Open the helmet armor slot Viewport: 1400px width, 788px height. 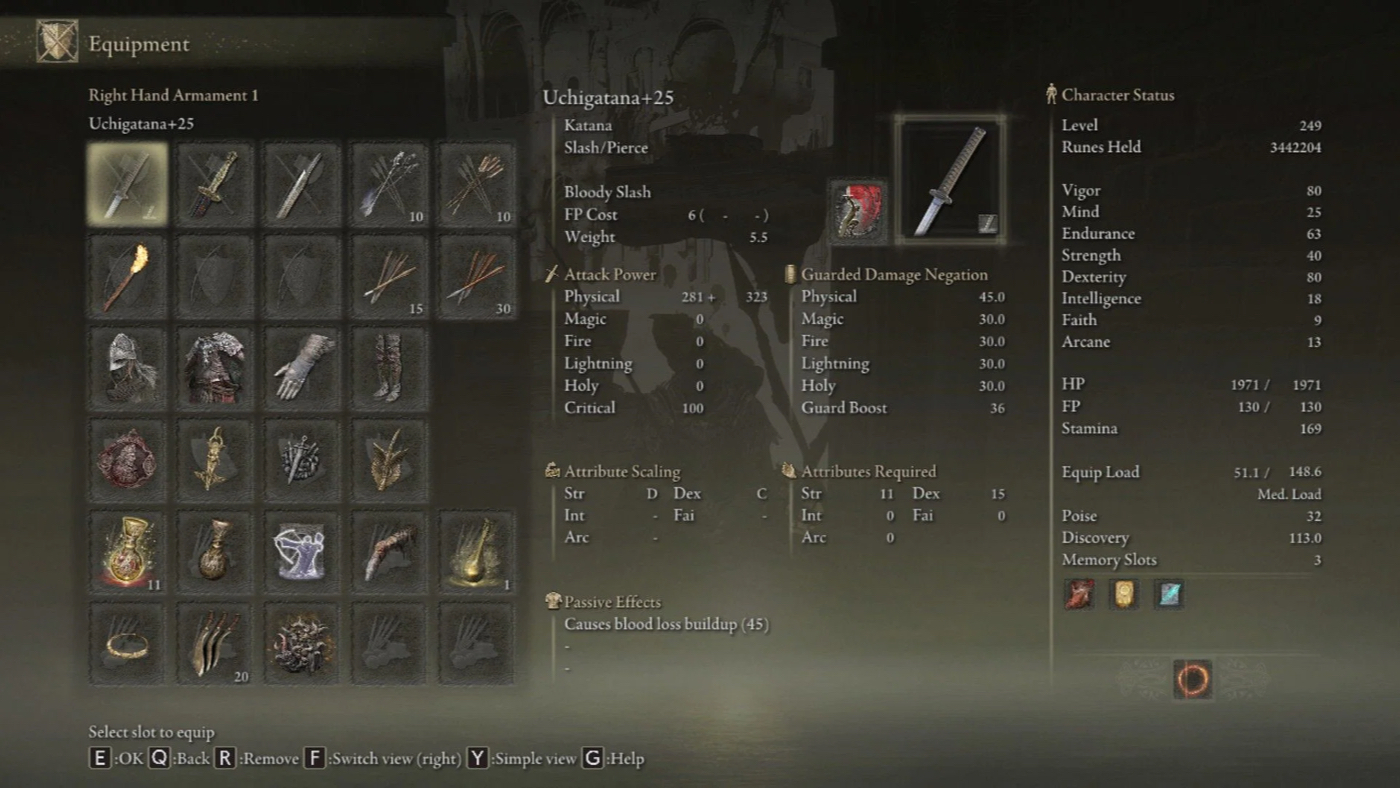(x=127, y=368)
